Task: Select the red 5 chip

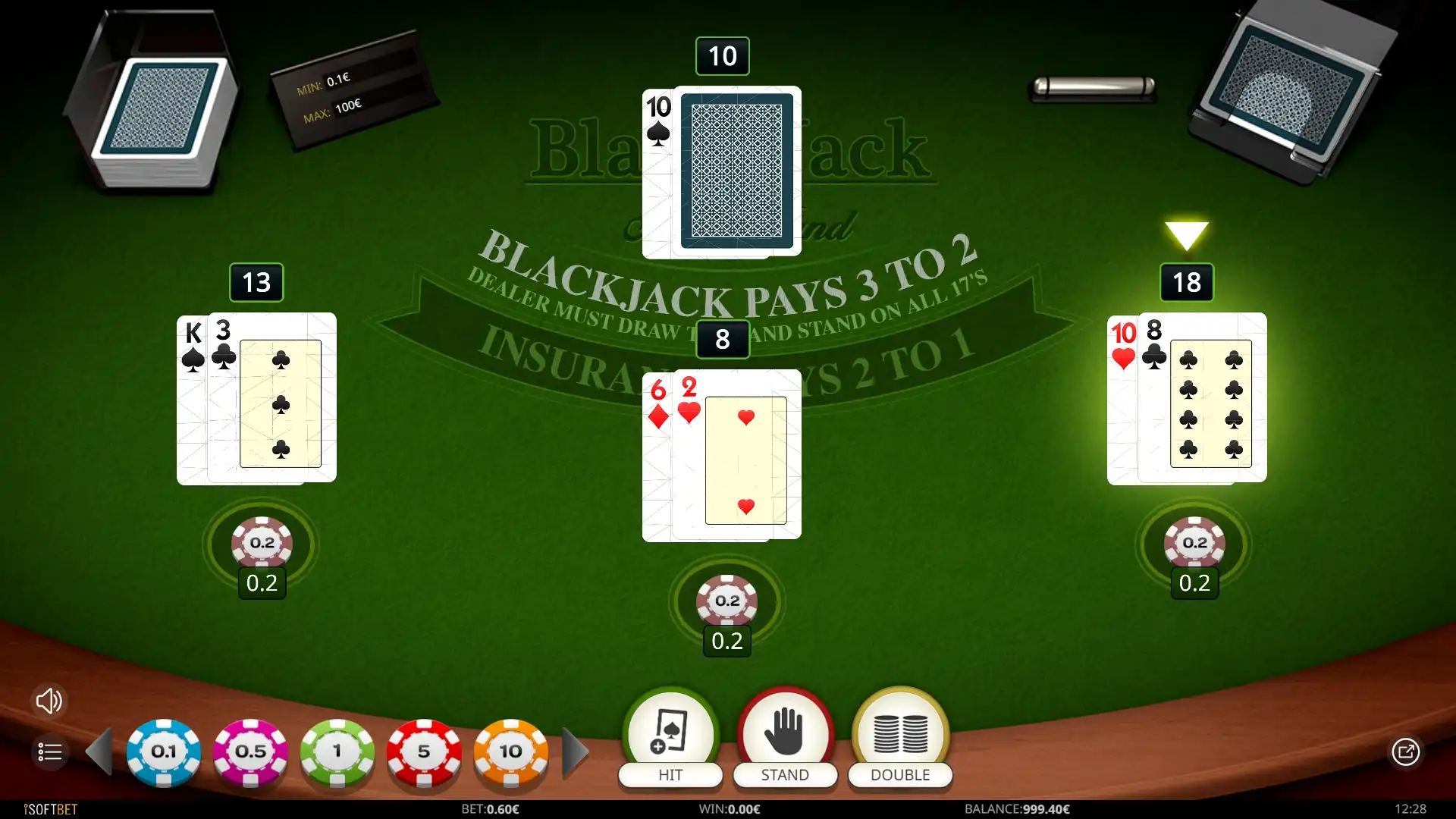Action: (x=424, y=752)
